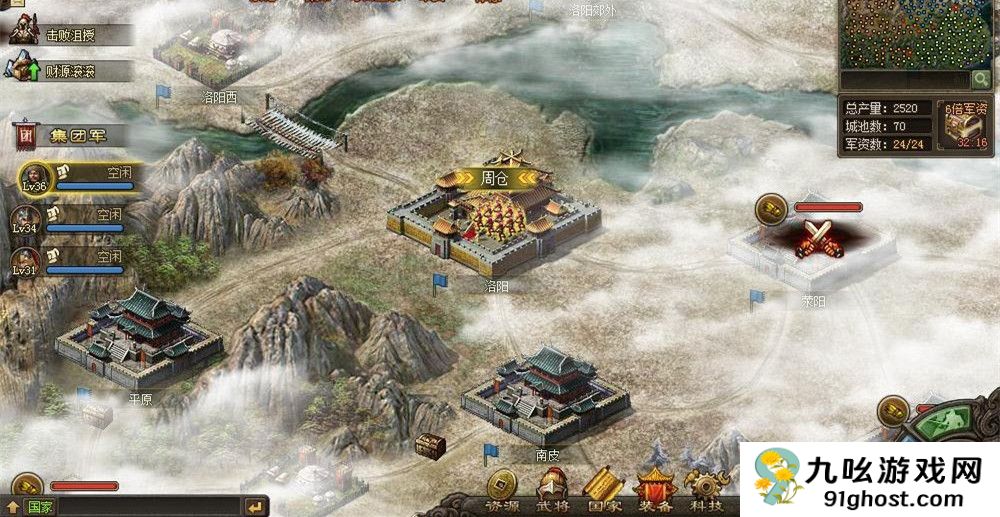Open the 装备 equipment menu
1000x517 pixels.
click(x=655, y=489)
